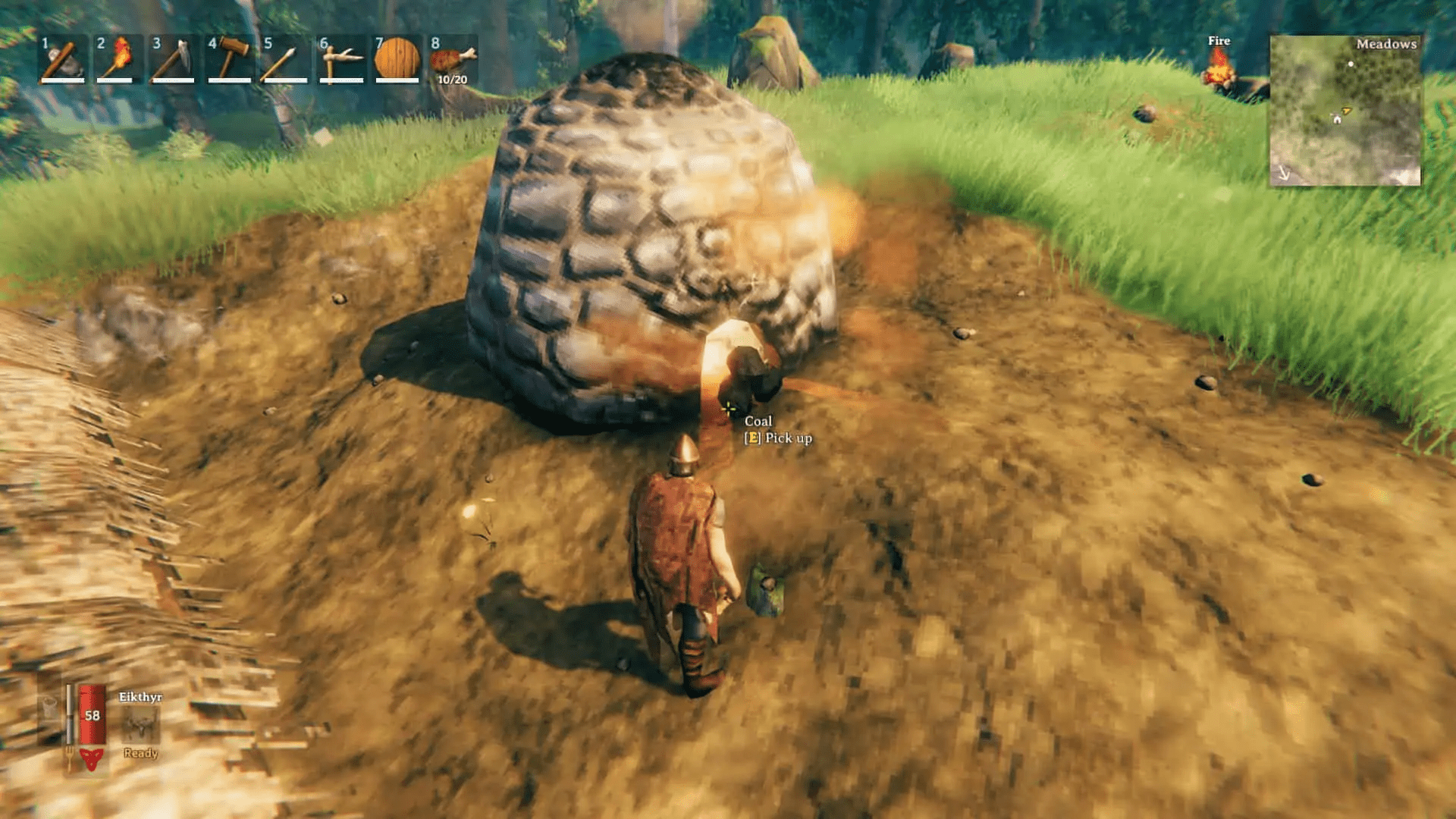Open the white waypoint dot on minimap
Viewport: 1456px width, 819px height.
(x=1351, y=64)
